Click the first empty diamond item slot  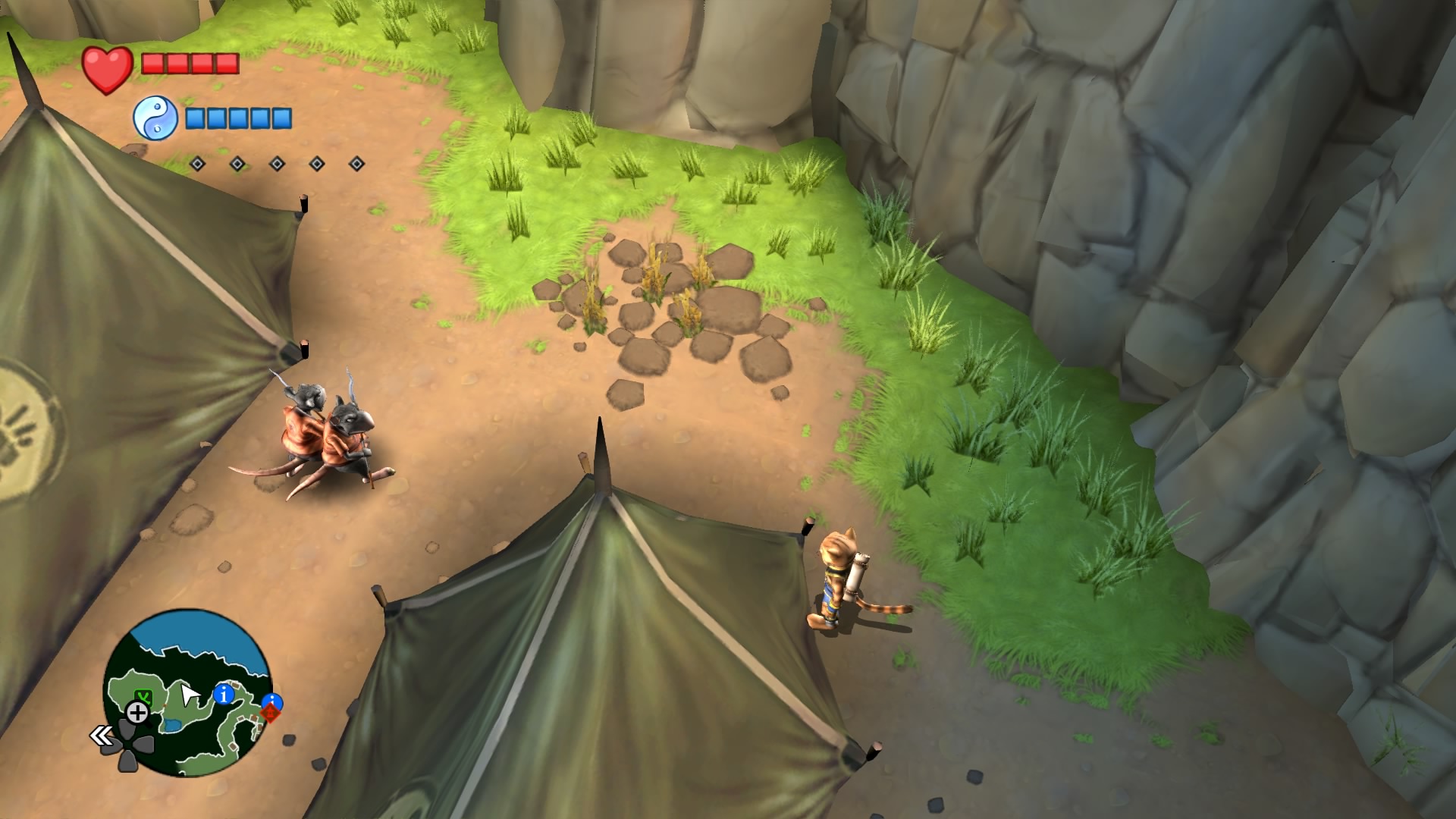pos(198,163)
